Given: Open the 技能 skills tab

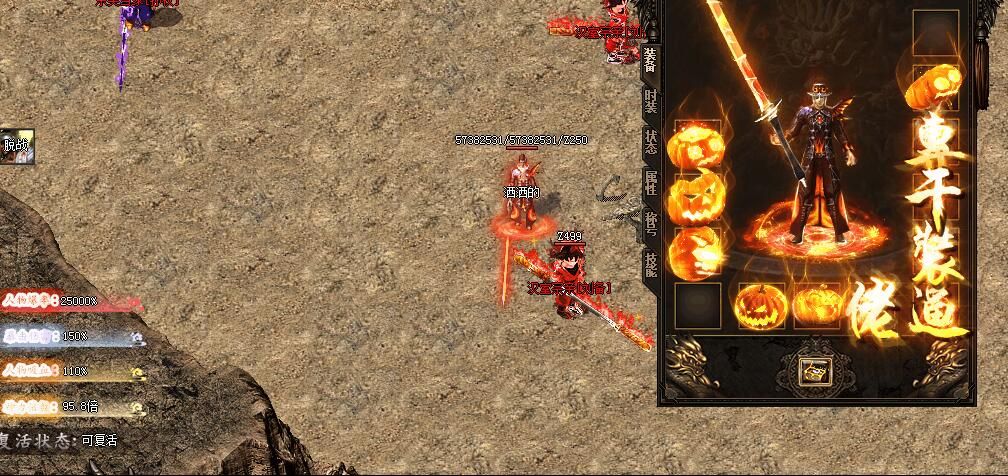Looking at the screenshot, I should [650, 264].
